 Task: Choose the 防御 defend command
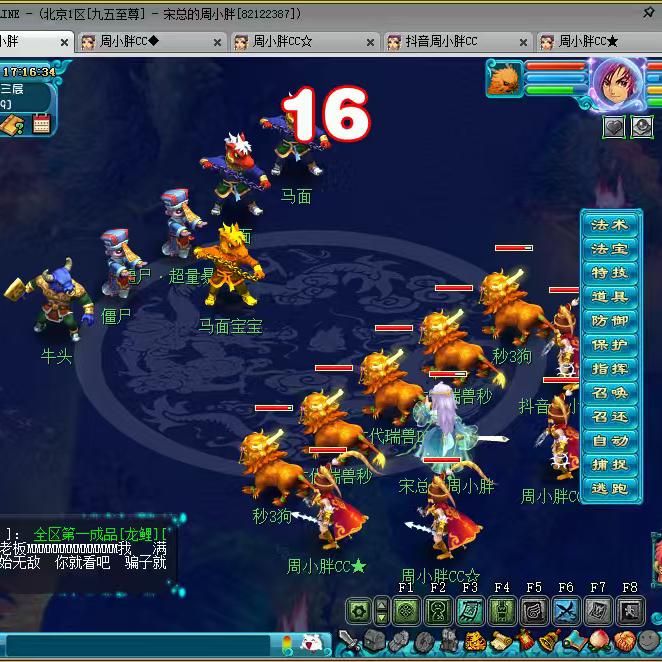(610, 321)
